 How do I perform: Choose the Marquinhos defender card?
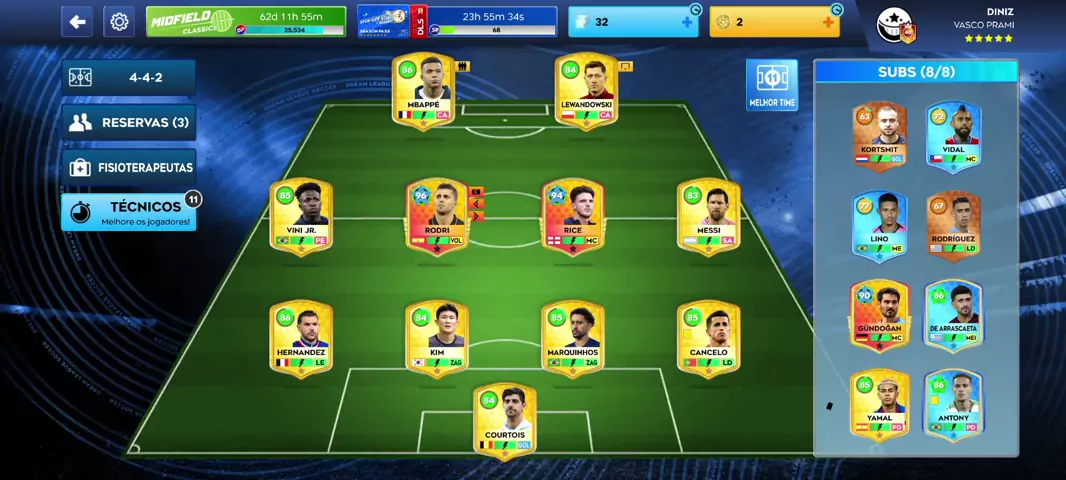pos(573,338)
